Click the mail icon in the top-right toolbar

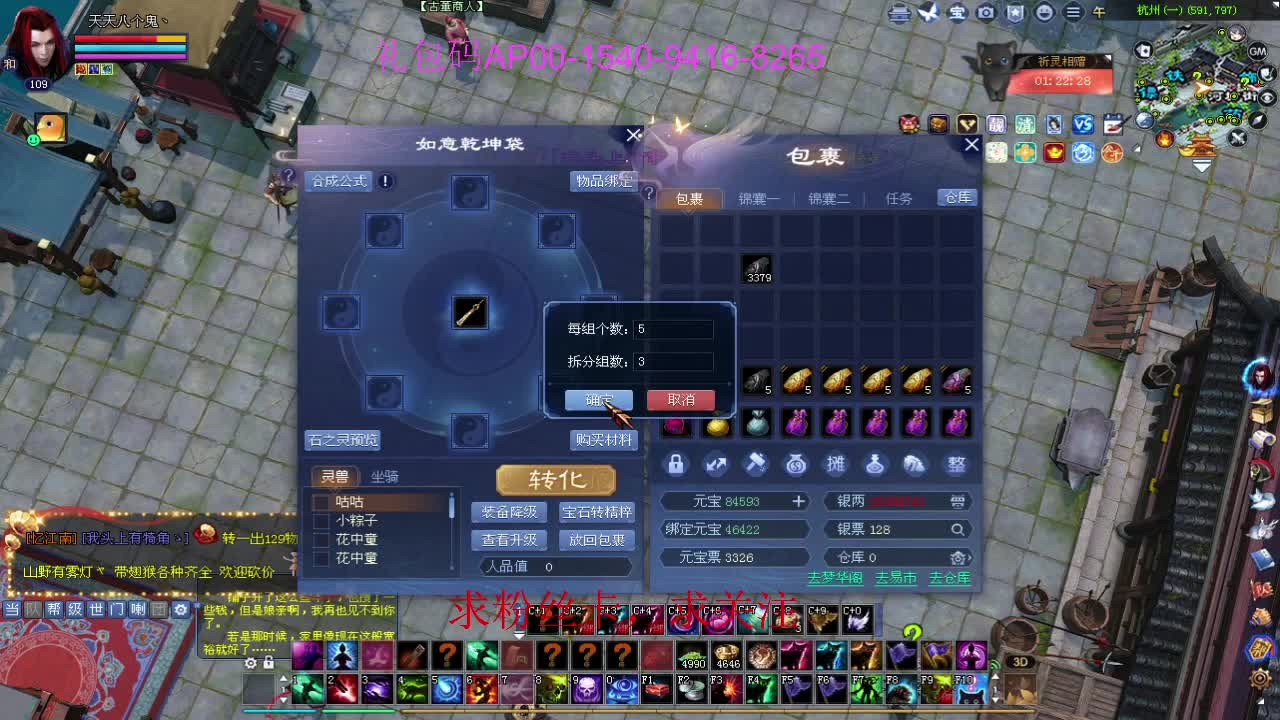(x=899, y=13)
